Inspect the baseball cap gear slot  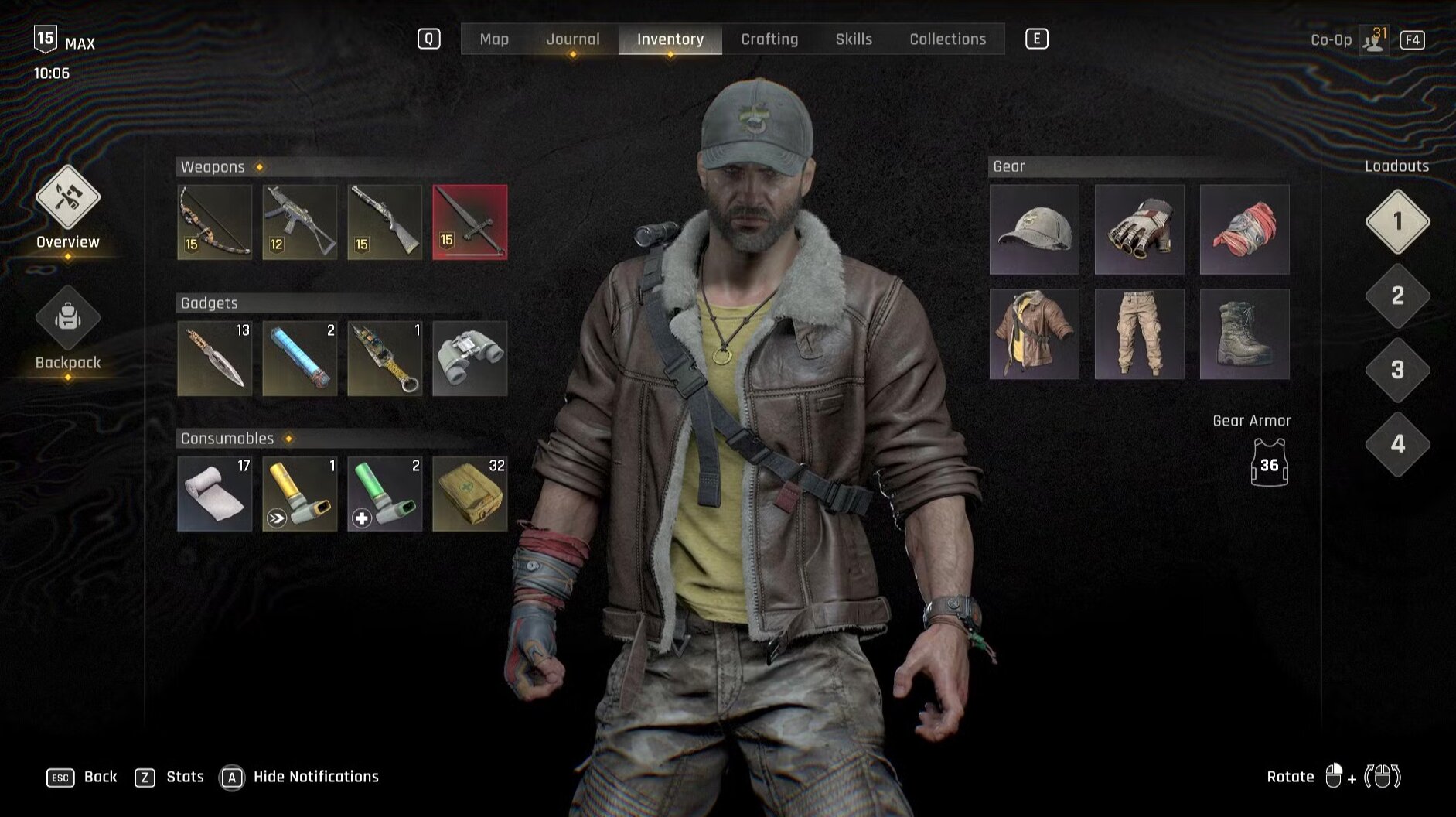pyautogui.click(x=1035, y=230)
